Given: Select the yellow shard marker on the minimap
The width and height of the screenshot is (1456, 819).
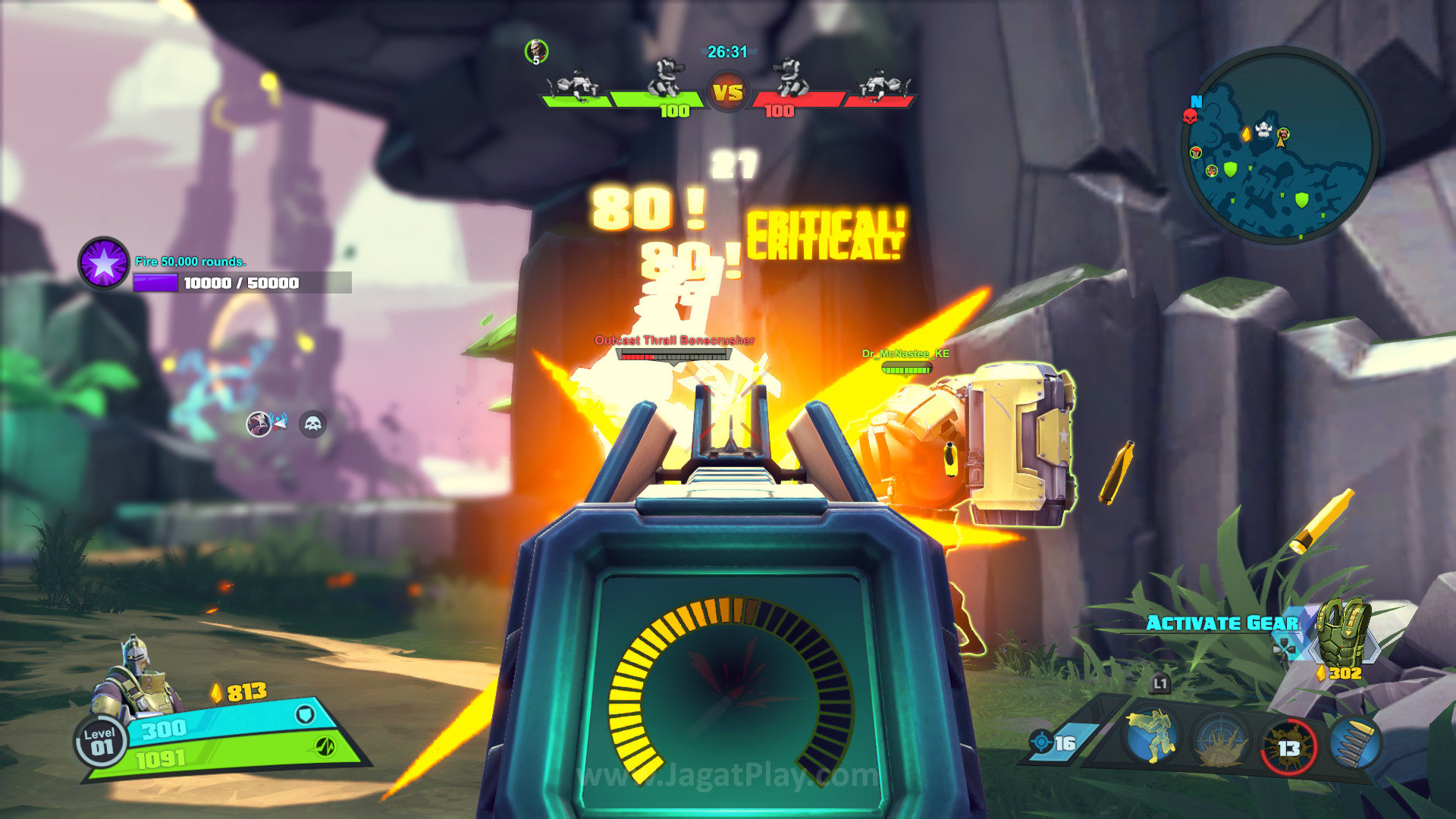Looking at the screenshot, I should tap(1246, 134).
